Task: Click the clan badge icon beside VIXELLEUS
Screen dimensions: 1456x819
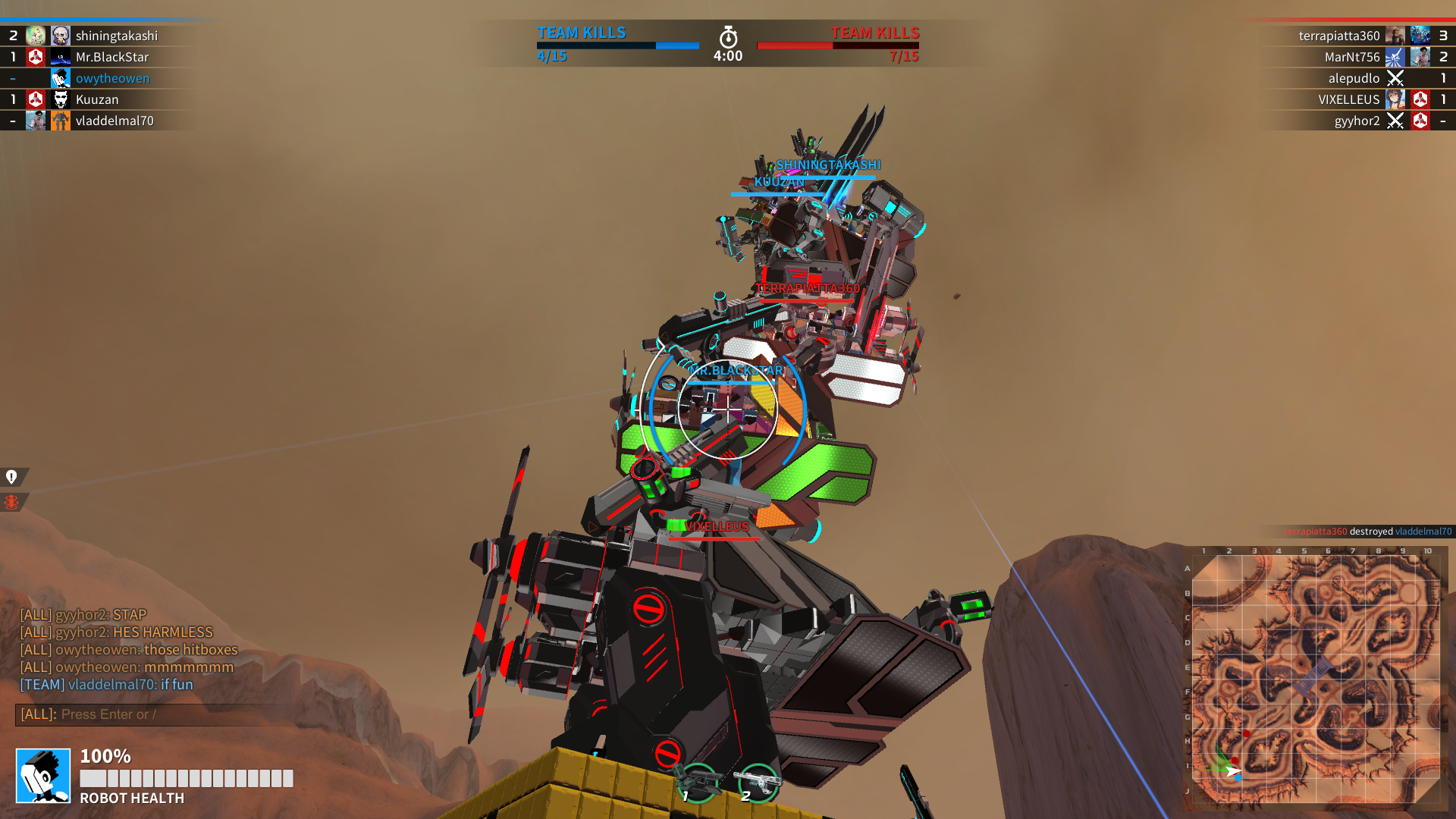Action: tap(1419, 99)
